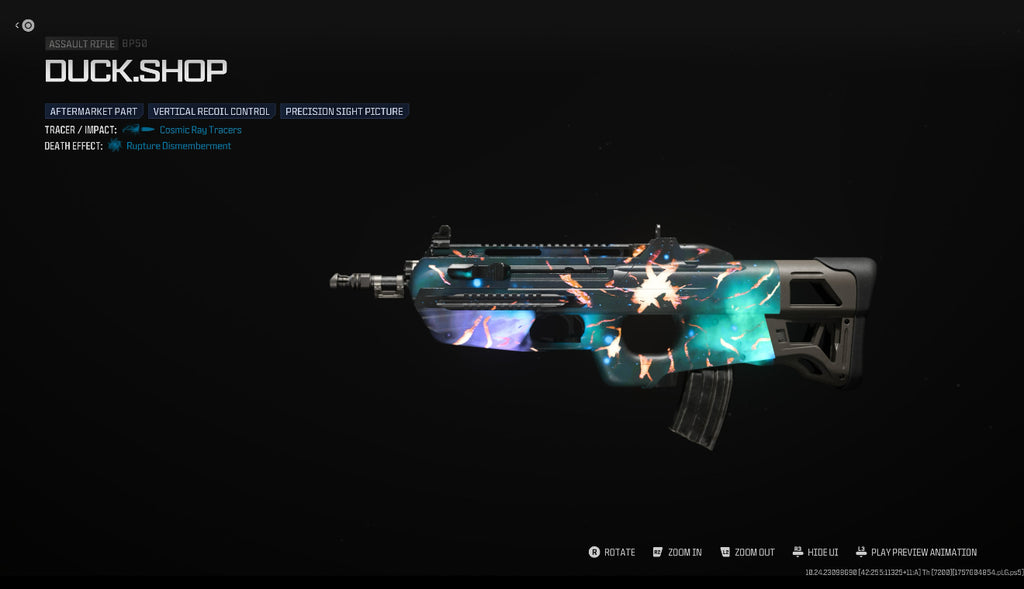
Task: Click the Precision Sight Picture tag
Action: tap(344, 111)
